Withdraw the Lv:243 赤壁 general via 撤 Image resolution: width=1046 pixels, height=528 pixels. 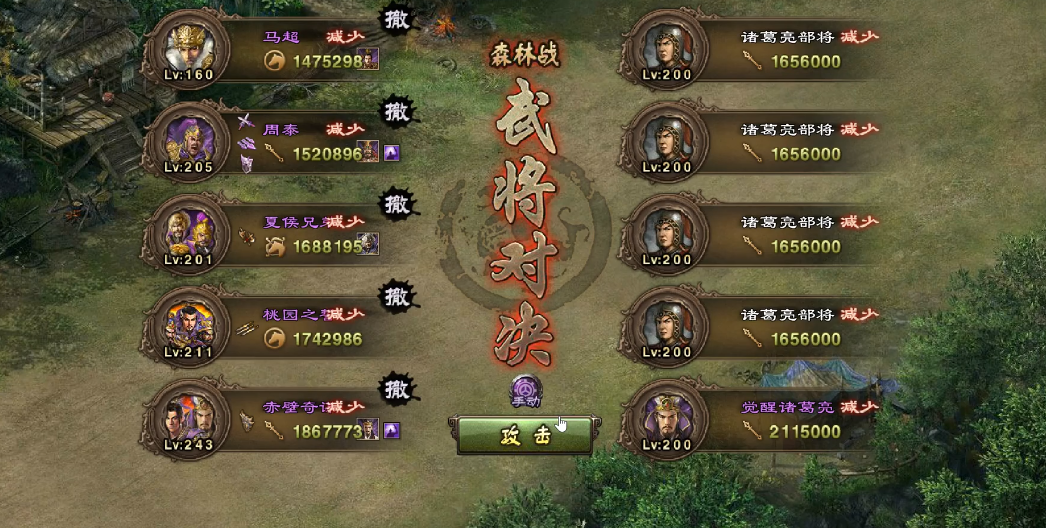(397, 388)
